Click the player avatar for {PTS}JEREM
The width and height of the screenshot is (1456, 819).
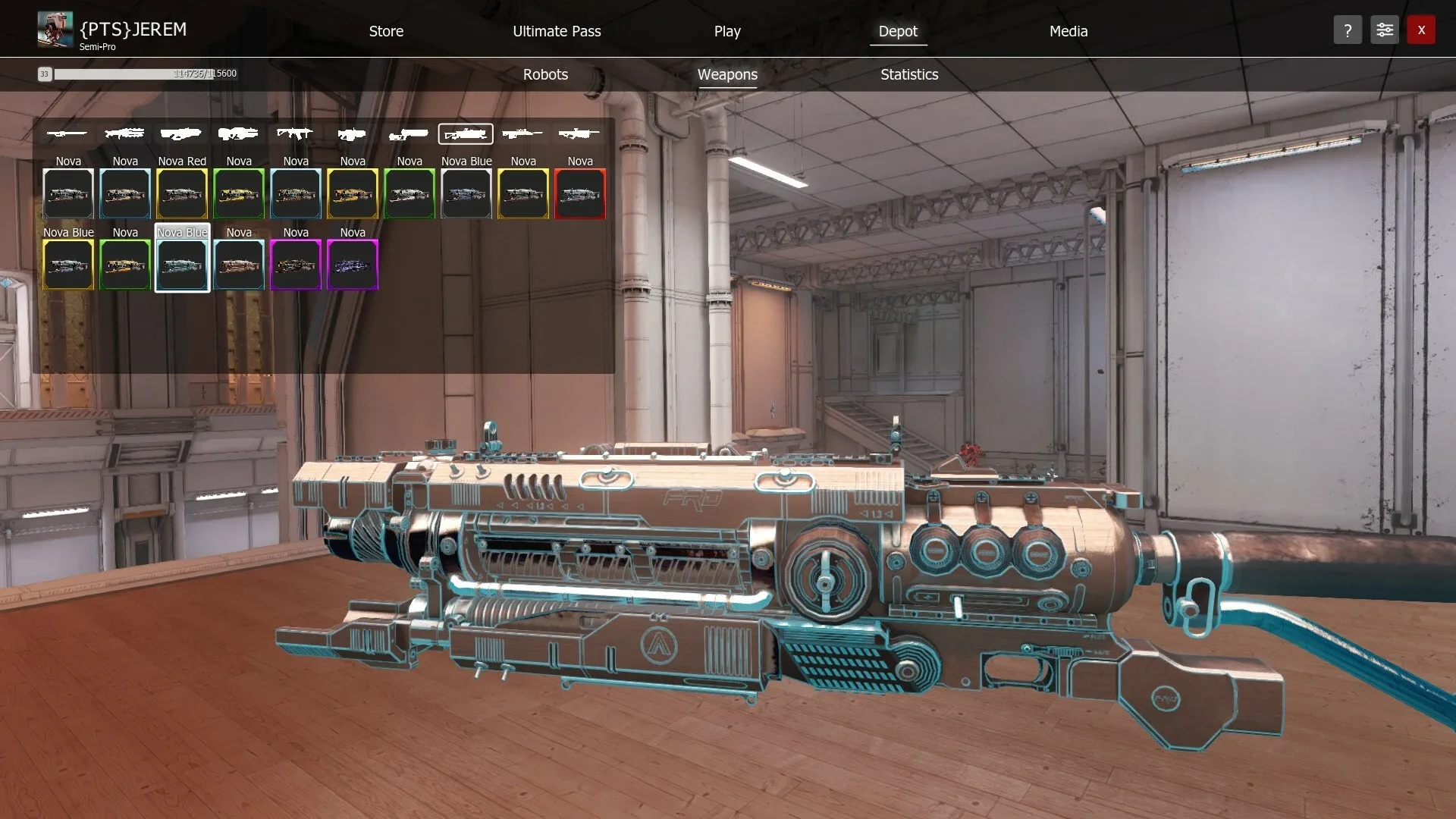tap(55, 30)
